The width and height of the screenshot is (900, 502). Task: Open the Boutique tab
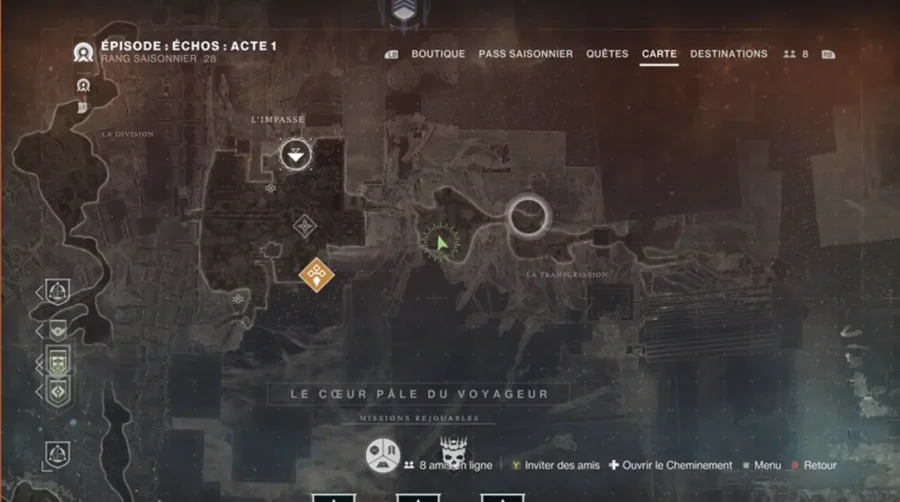[438, 54]
